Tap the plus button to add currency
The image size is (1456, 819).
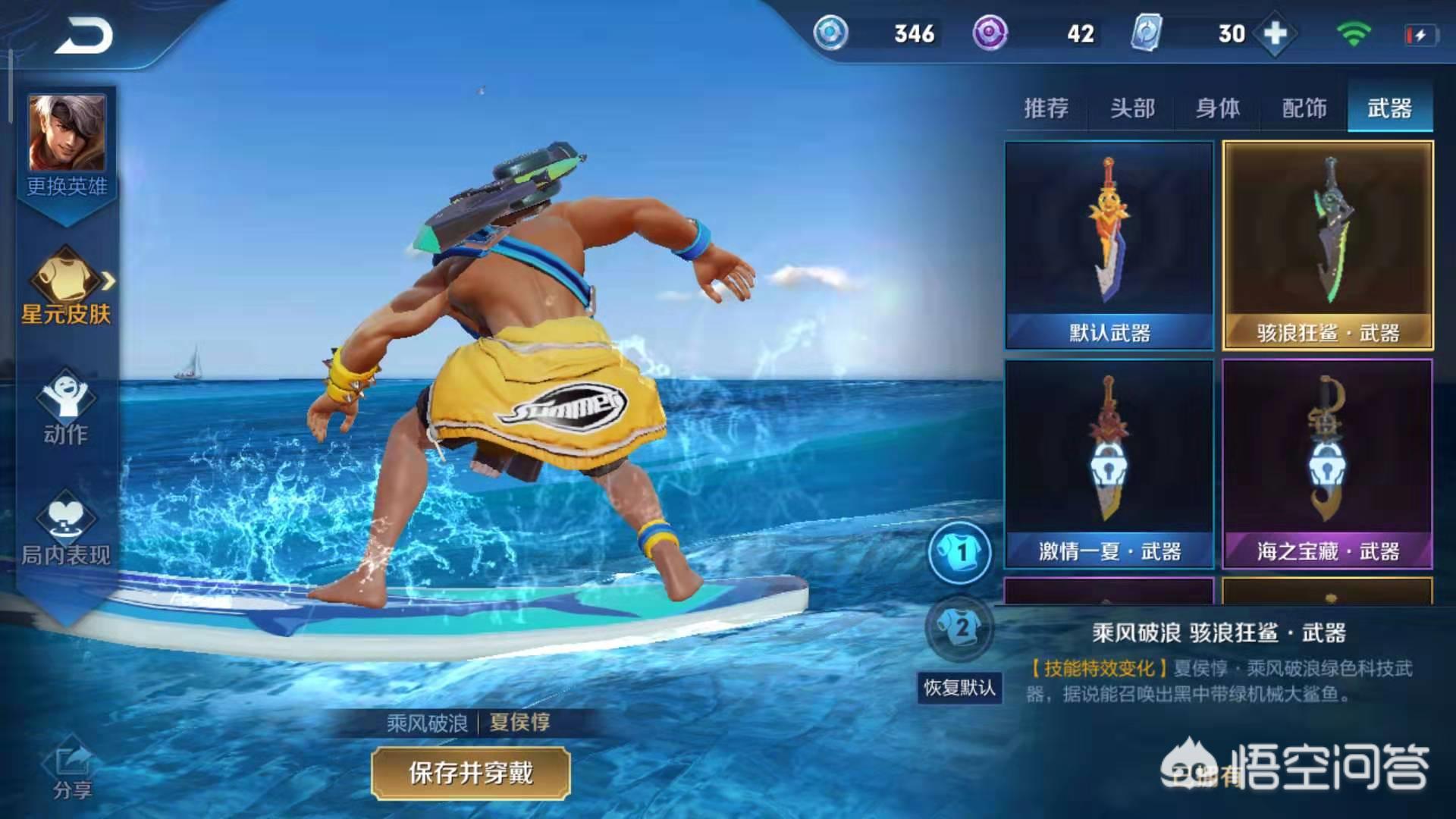point(1276,34)
